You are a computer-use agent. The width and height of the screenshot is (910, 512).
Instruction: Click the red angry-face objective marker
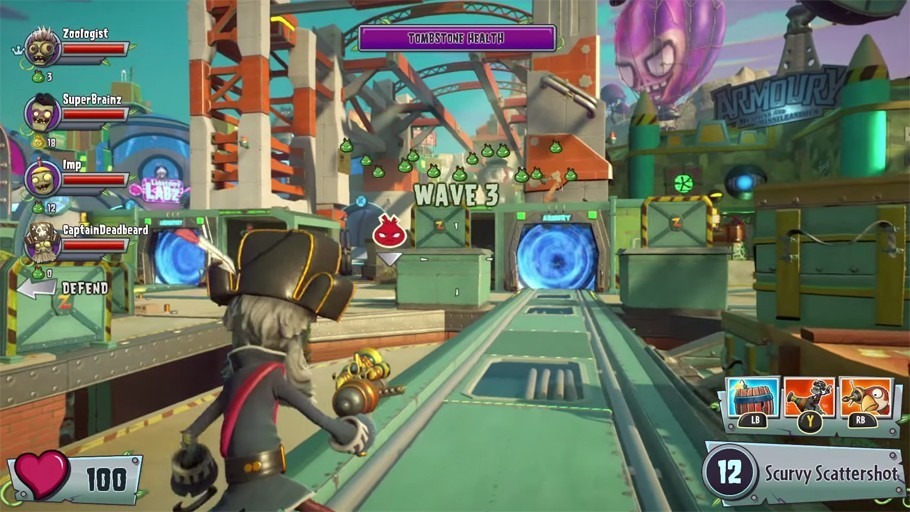389,234
